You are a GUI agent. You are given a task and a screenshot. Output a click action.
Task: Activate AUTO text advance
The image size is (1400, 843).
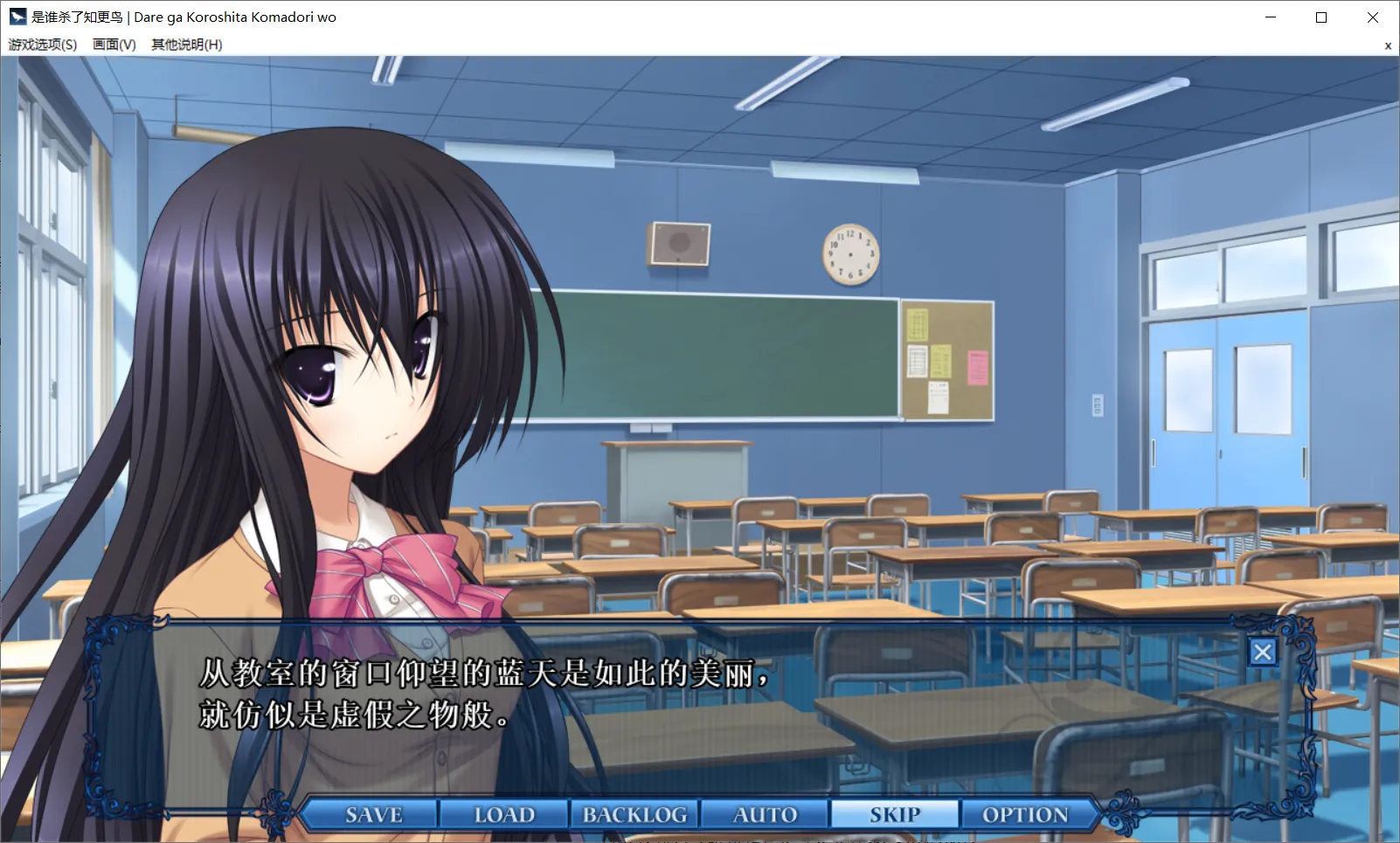[765, 814]
